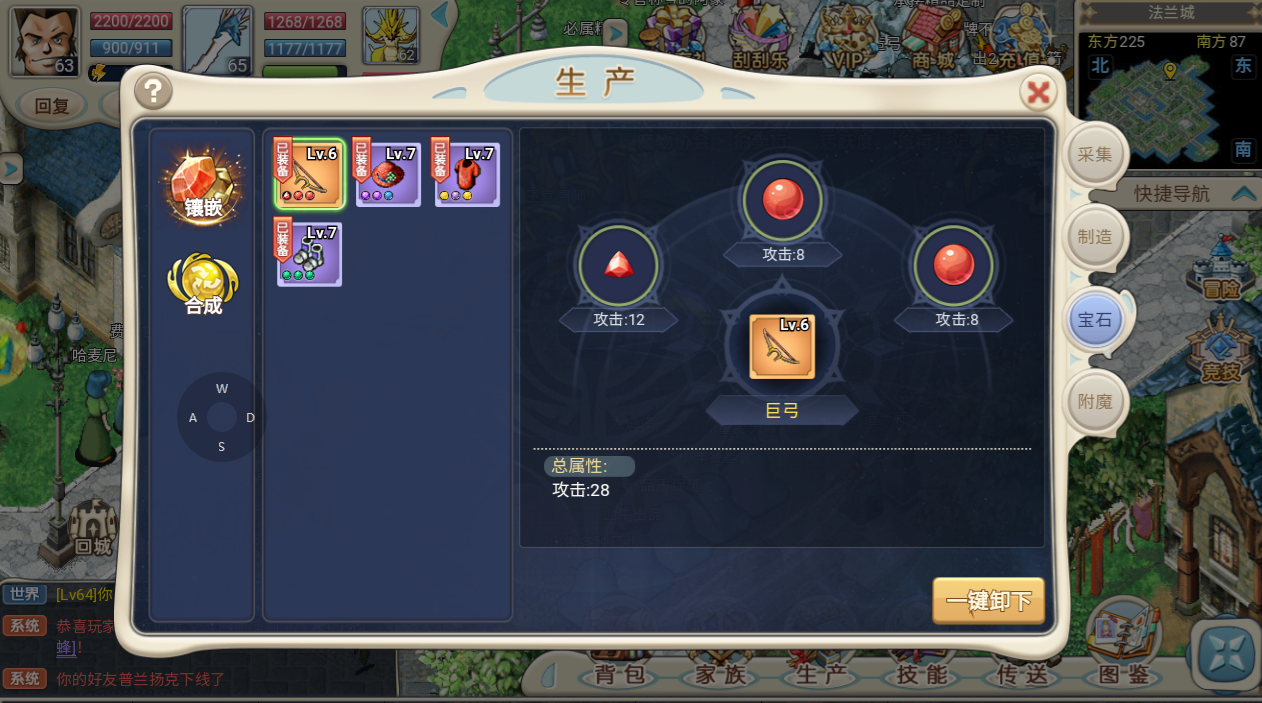Viewport: 1262px width, 703px height.
Task: Switch to the 采集 gathering tab
Action: (1094, 155)
